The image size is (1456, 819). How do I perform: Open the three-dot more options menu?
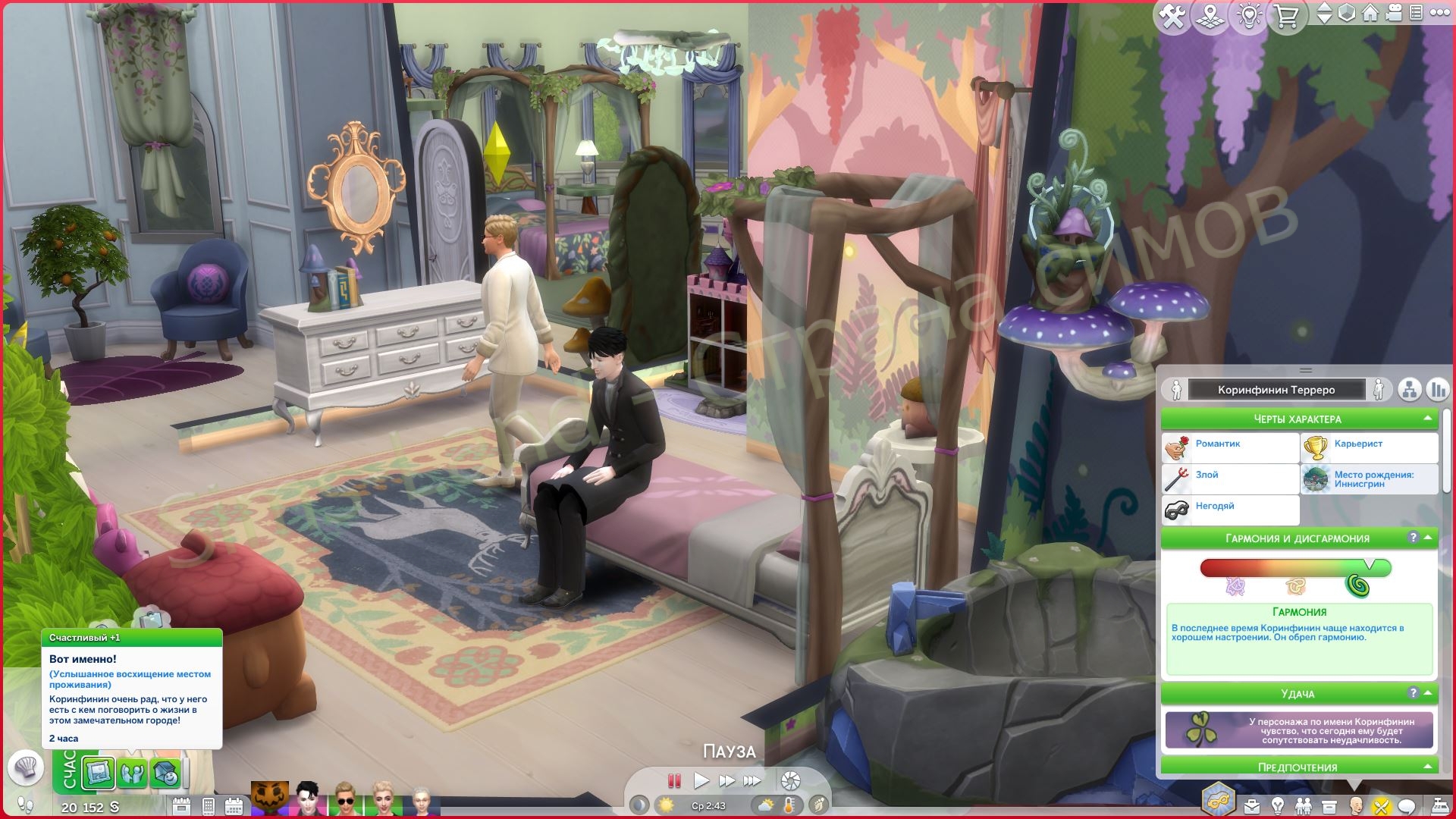point(1442,13)
